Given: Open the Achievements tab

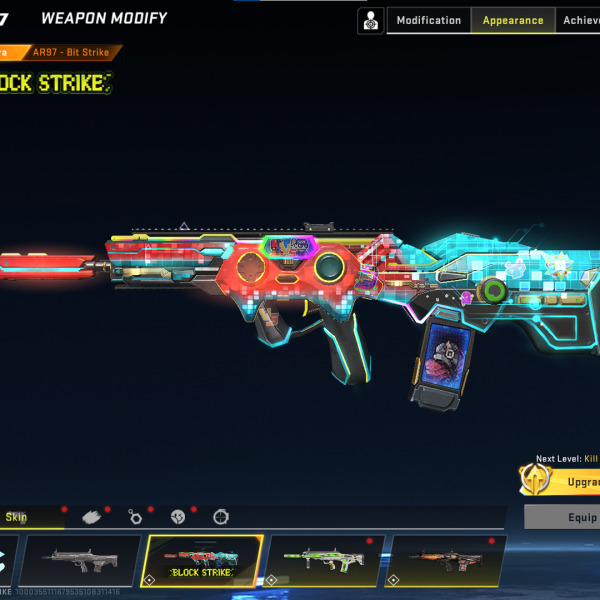Looking at the screenshot, I should point(580,21).
